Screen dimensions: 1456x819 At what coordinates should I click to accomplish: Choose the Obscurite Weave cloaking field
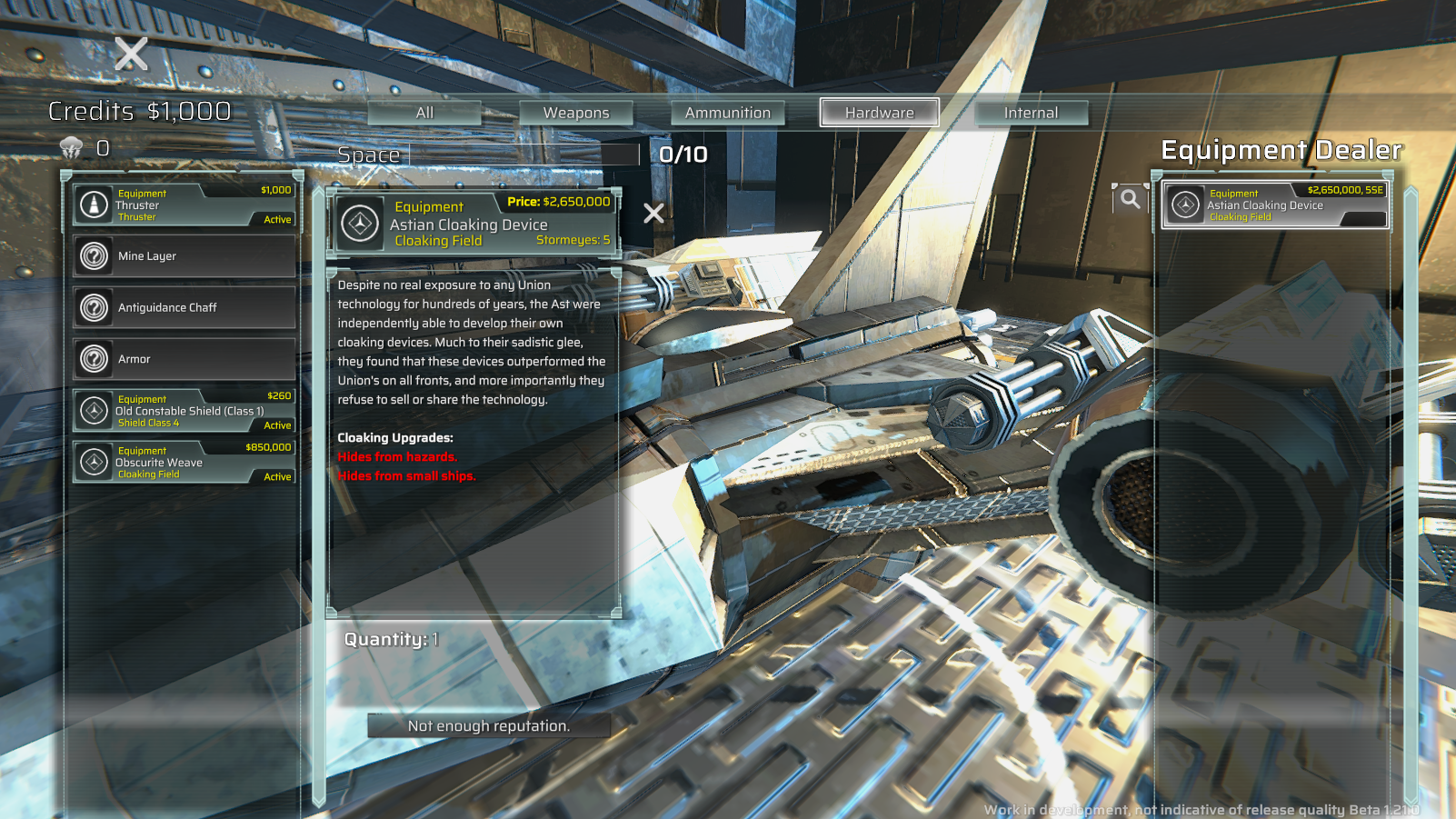point(184,462)
